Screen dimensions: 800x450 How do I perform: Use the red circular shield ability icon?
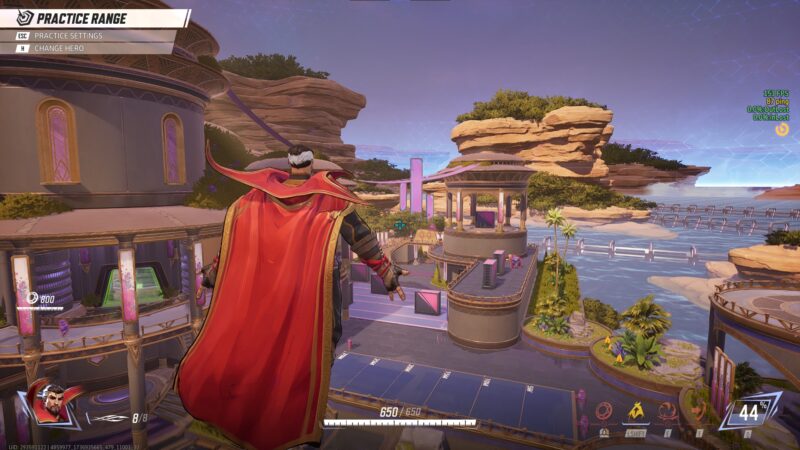coord(604,410)
